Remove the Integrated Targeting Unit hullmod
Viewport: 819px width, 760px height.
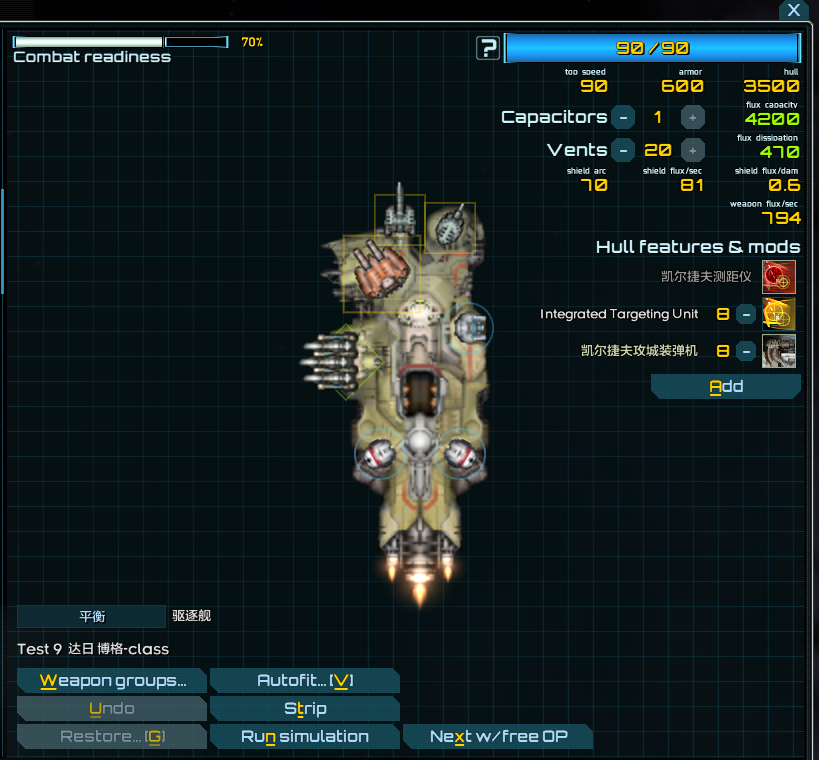[746, 314]
